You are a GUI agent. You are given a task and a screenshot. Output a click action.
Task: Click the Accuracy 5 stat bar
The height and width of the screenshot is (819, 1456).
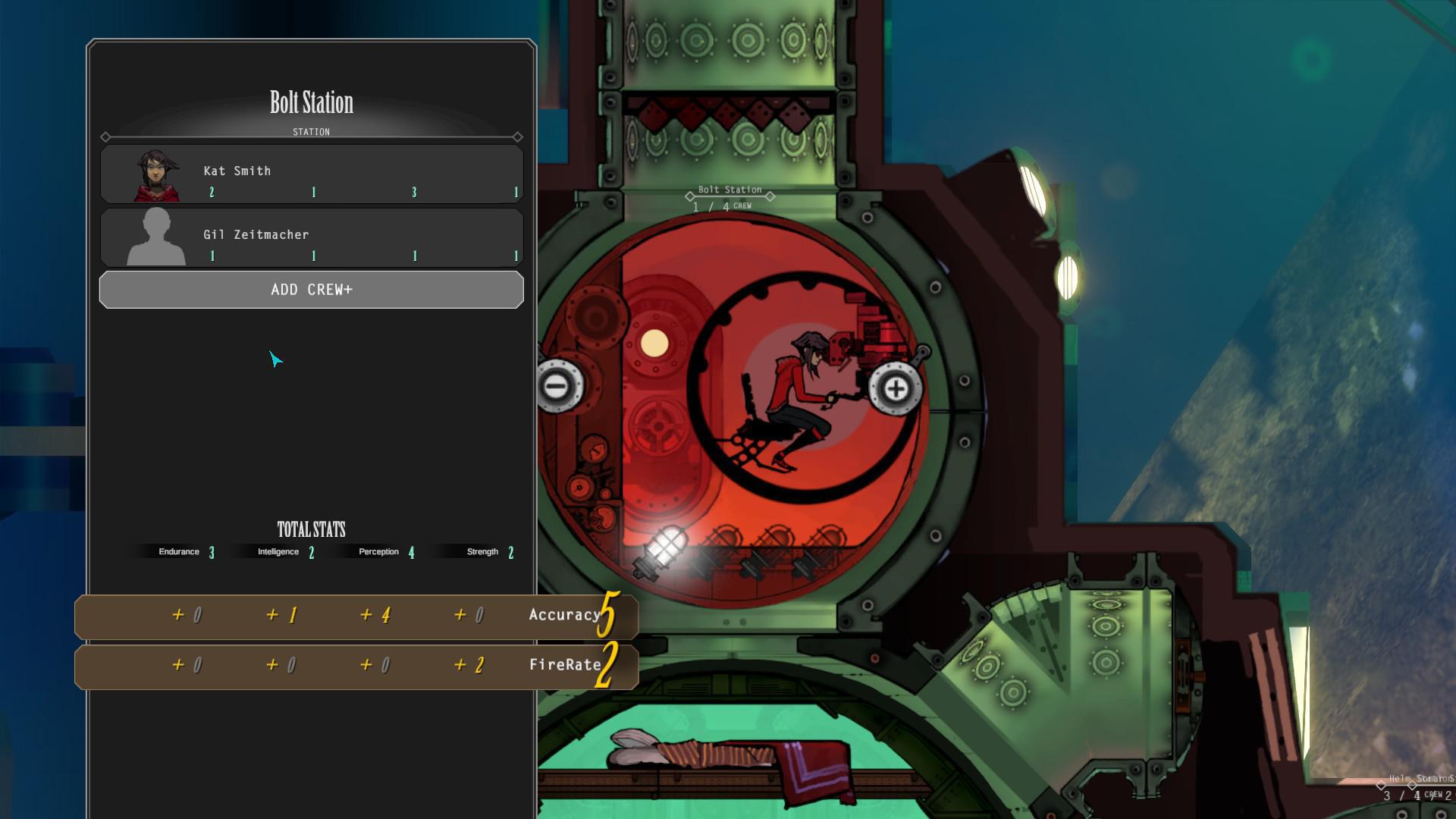point(356,616)
